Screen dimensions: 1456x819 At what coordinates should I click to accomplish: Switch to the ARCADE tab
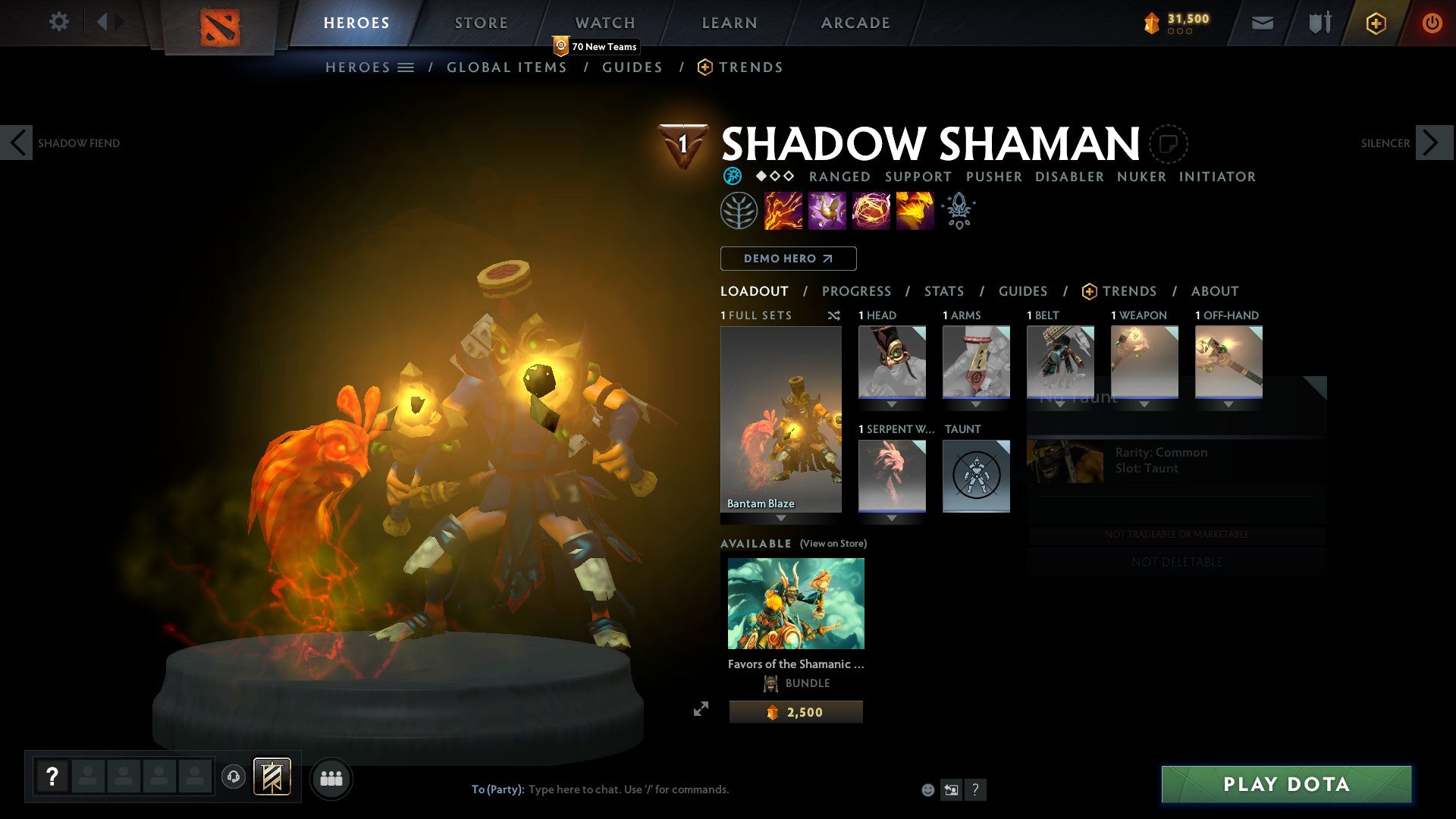(855, 23)
